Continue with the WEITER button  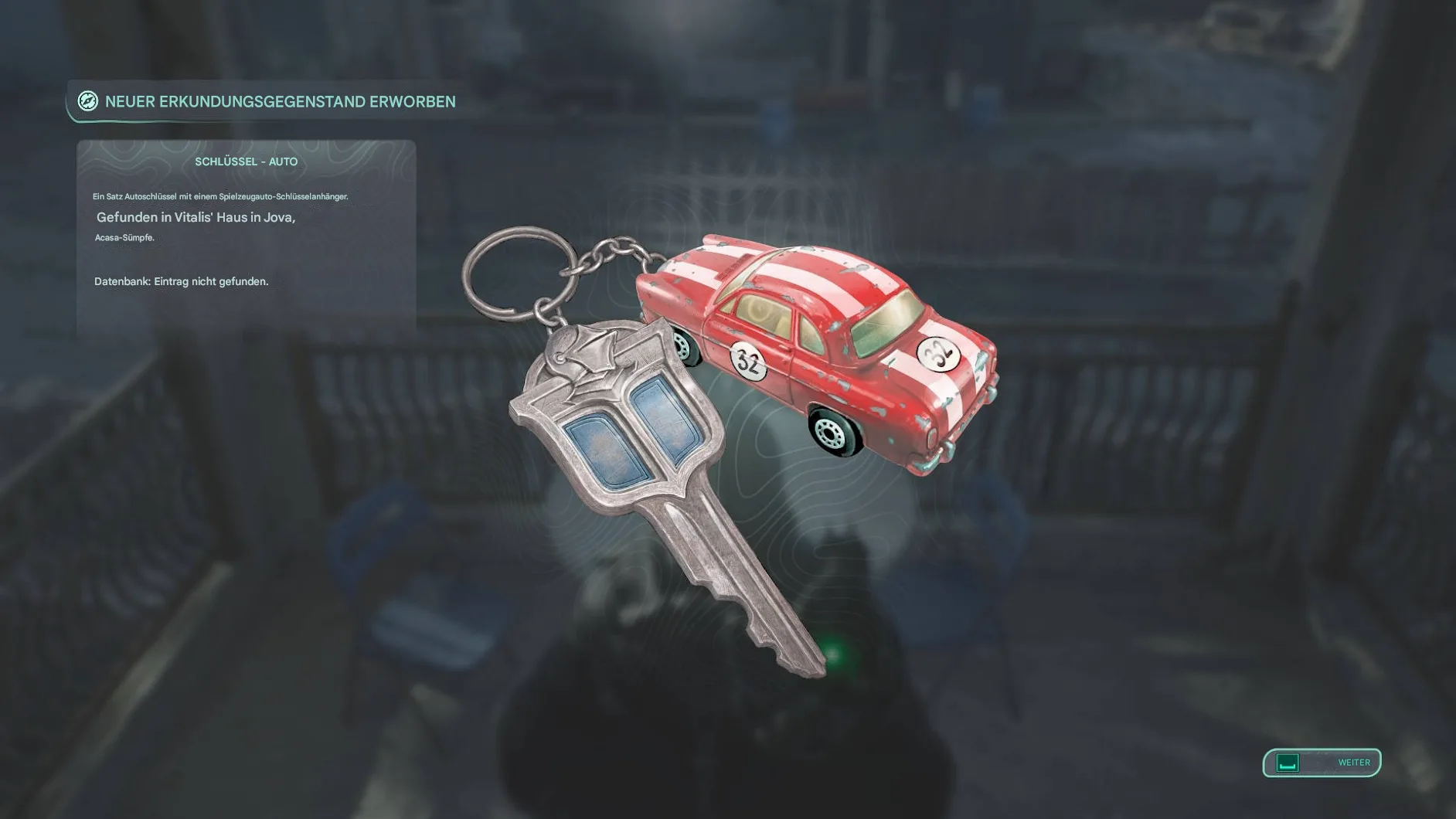[x=1322, y=763]
